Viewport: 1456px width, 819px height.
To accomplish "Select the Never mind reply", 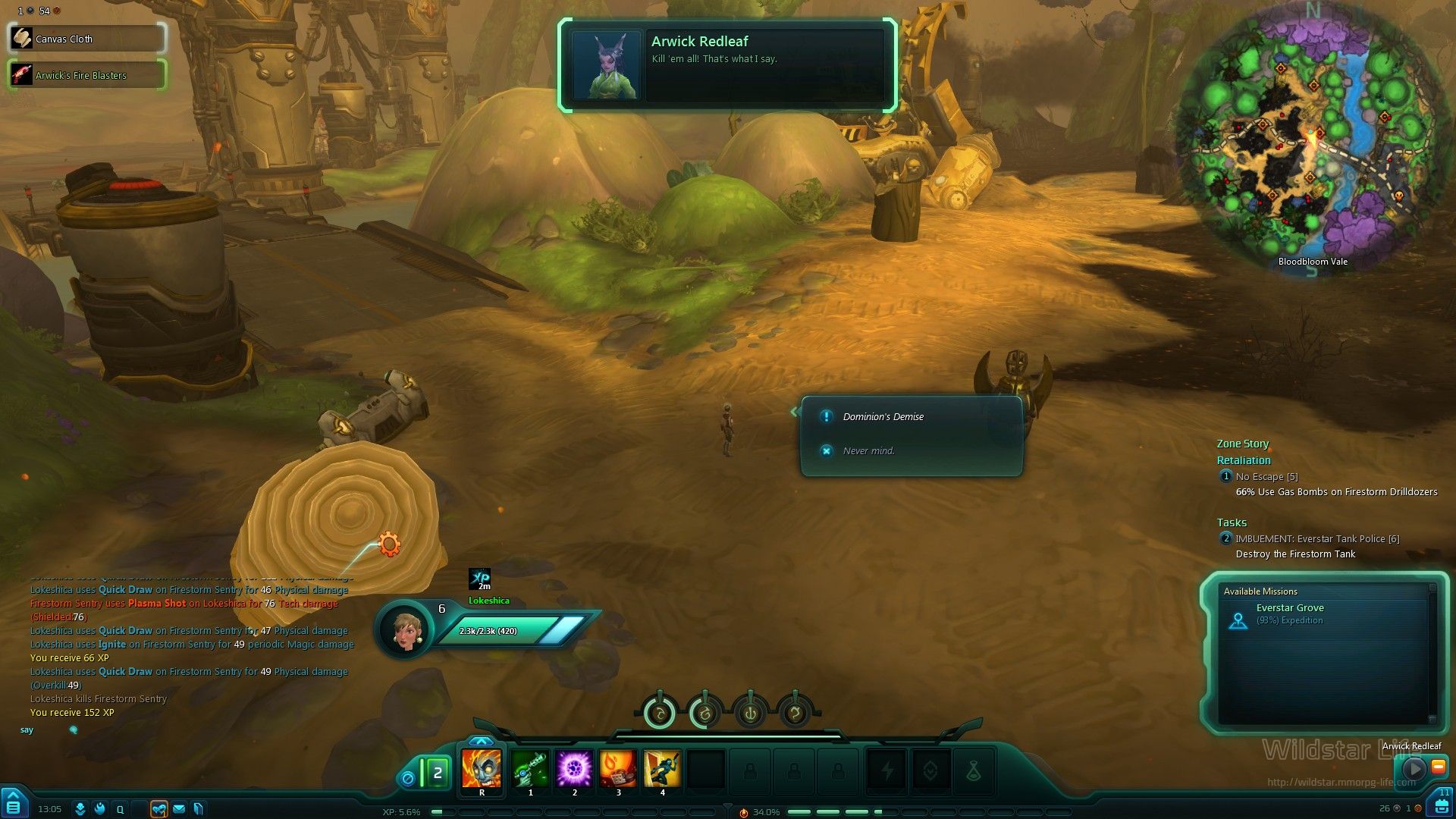I will coord(868,450).
